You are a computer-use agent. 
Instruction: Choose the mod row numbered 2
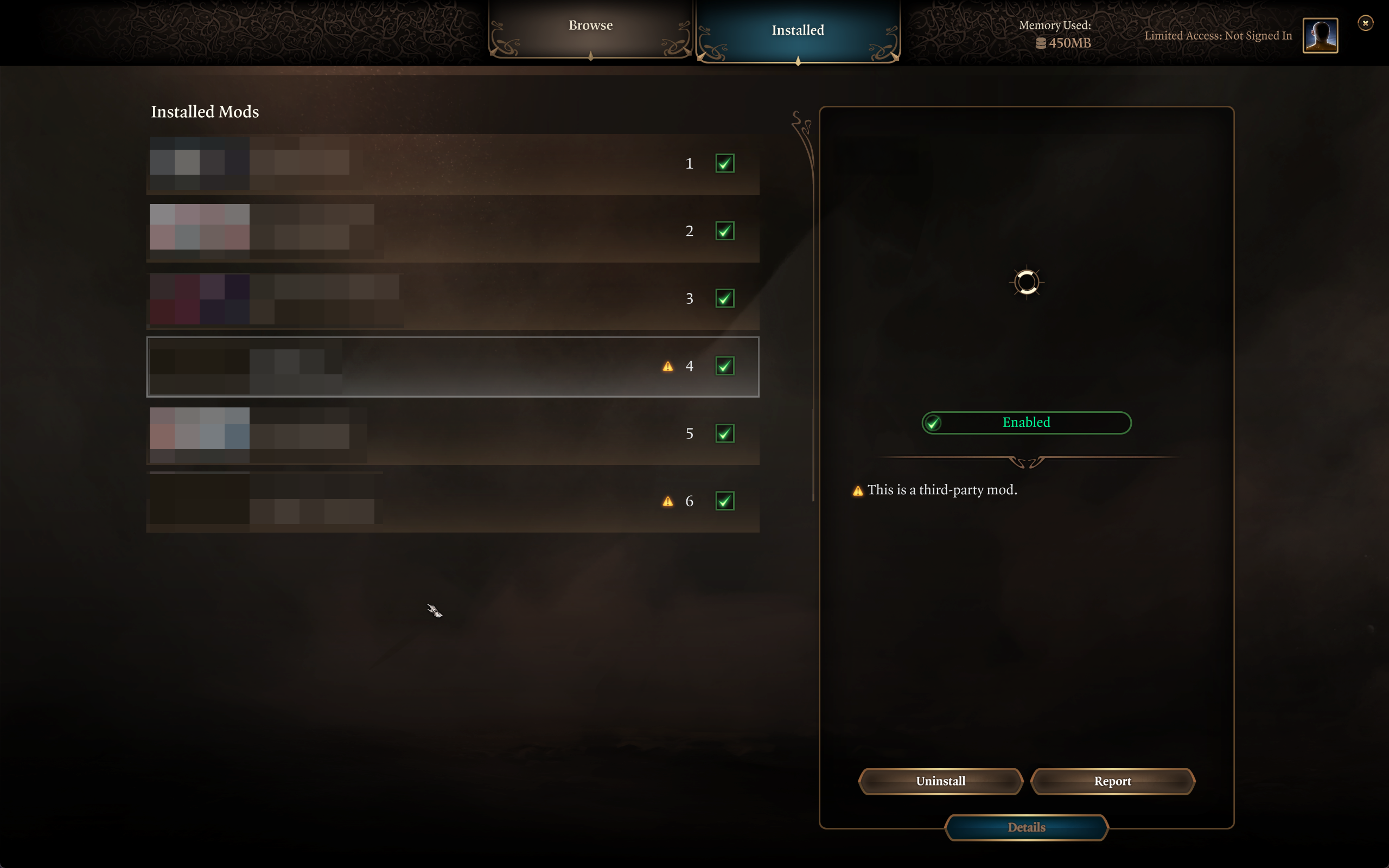tap(453, 231)
